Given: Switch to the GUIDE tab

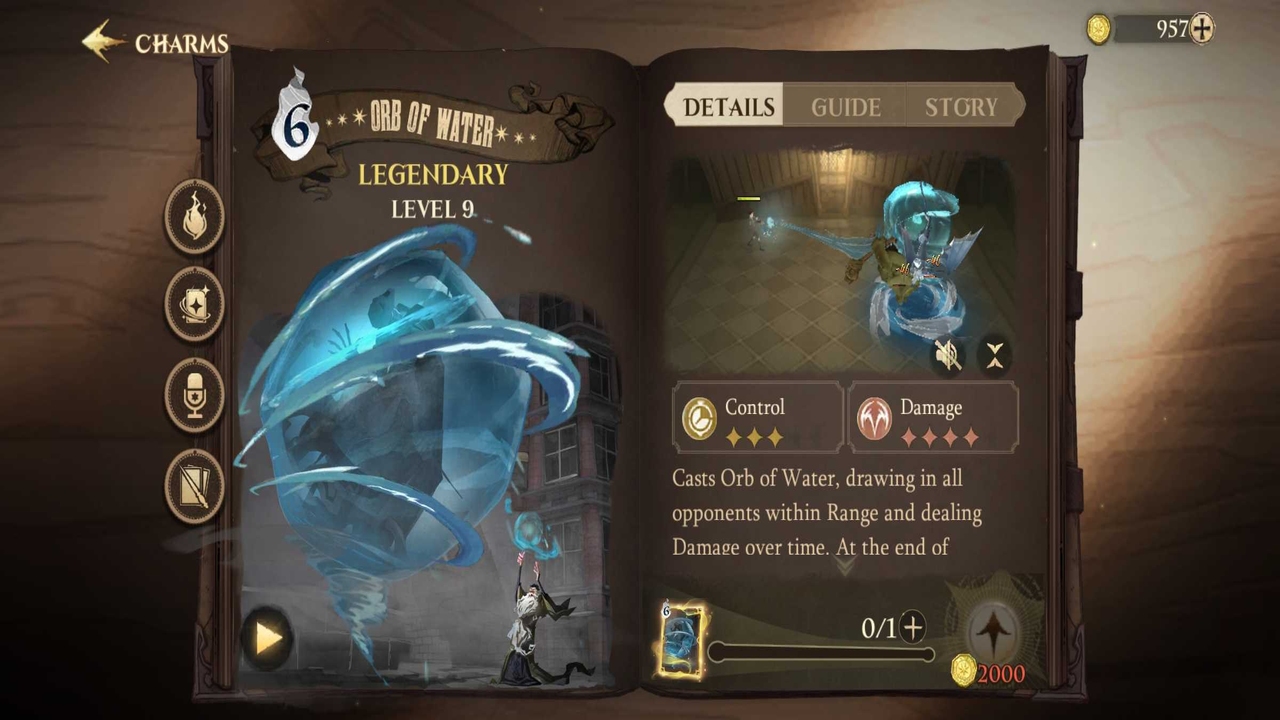Looking at the screenshot, I should click(x=845, y=107).
